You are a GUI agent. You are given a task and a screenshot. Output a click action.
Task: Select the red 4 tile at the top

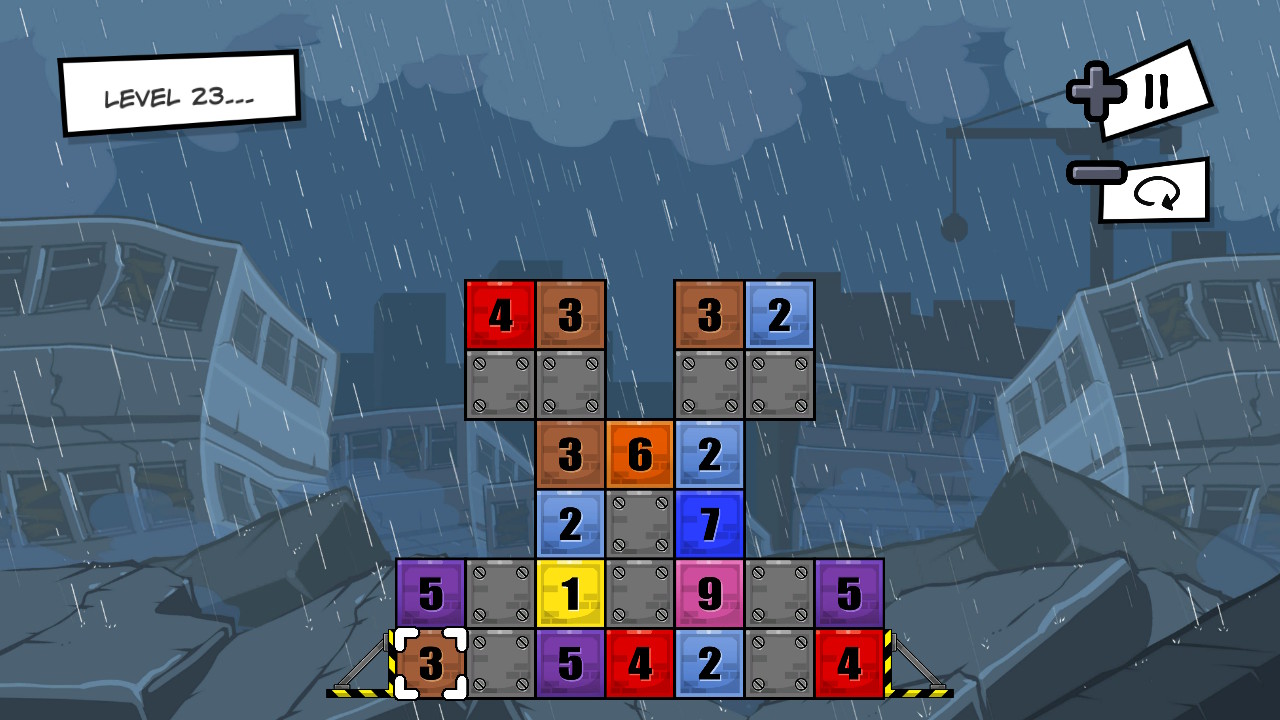499,315
